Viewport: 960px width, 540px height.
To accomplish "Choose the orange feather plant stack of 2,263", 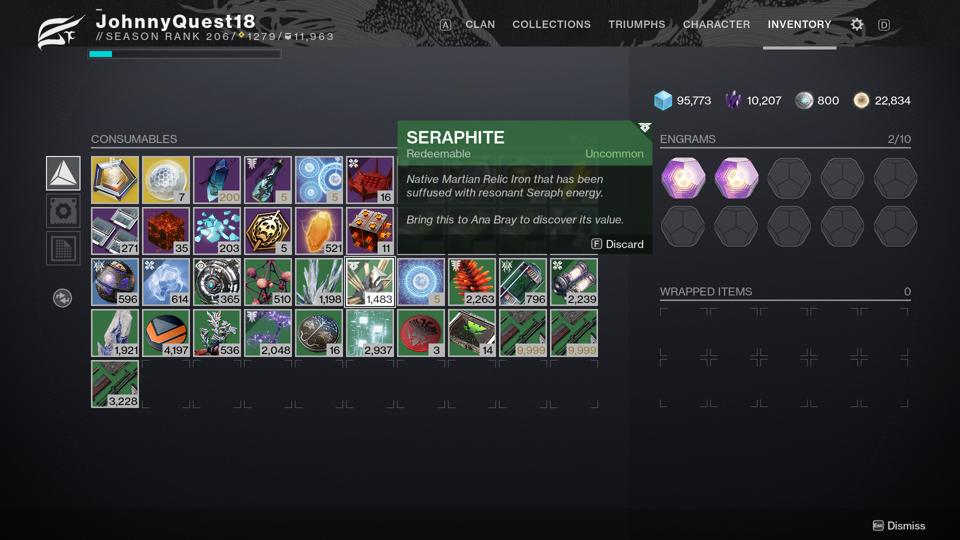I will pyautogui.click(x=472, y=282).
